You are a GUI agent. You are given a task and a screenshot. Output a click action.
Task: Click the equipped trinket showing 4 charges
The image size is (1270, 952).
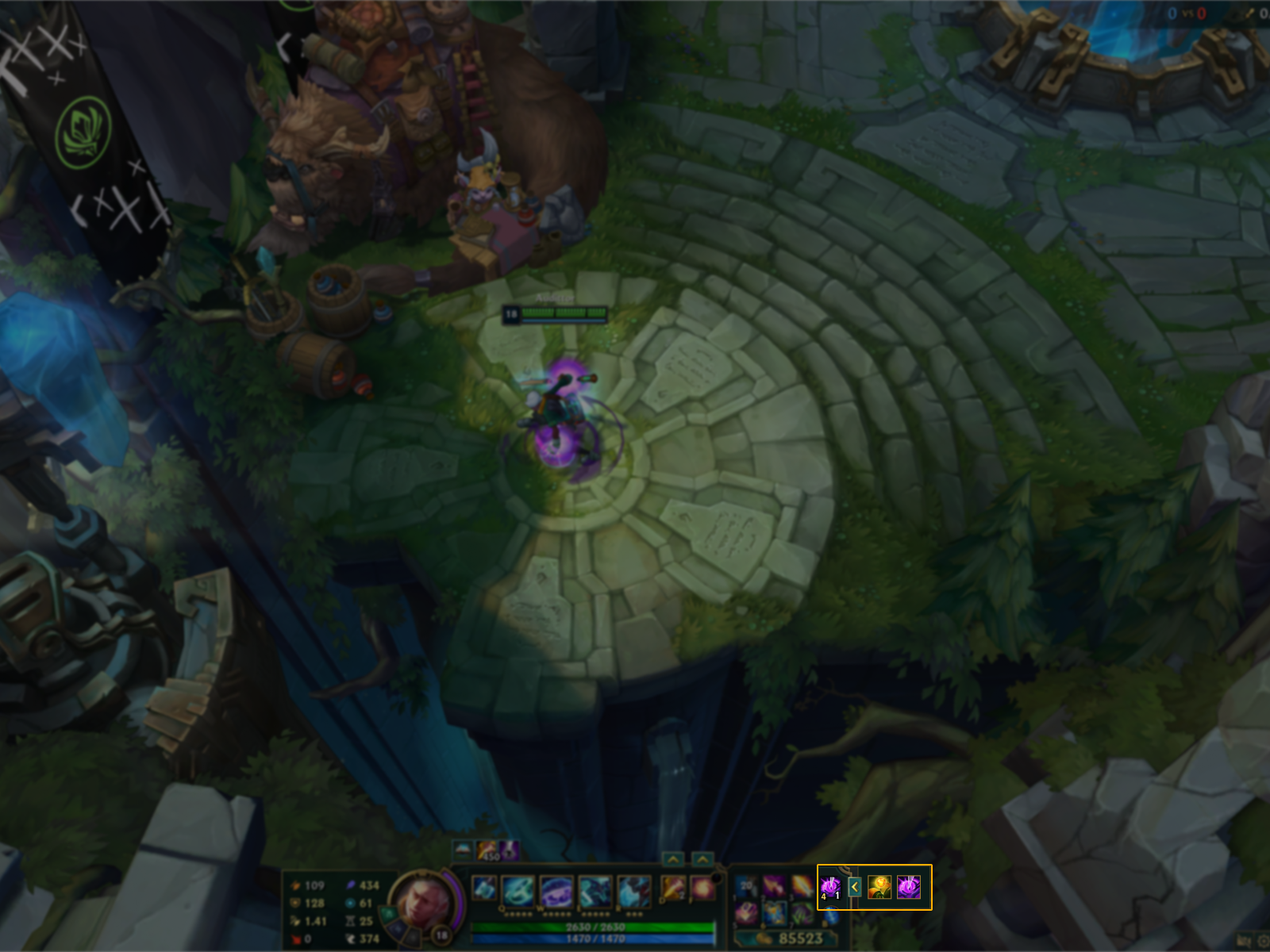tap(830, 887)
